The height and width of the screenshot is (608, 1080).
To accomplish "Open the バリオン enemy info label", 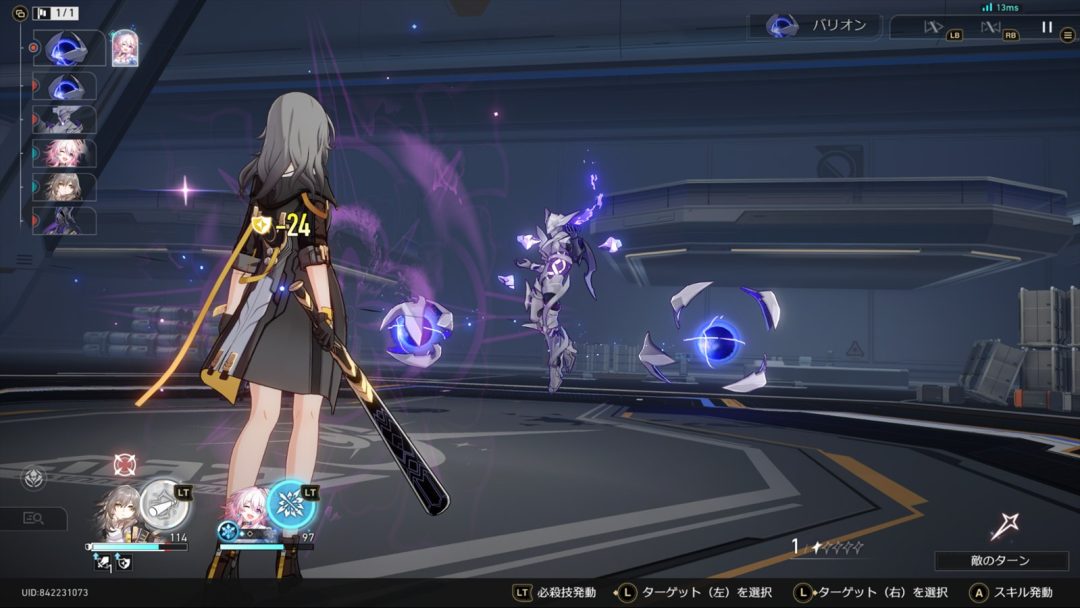I will tap(817, 26).
